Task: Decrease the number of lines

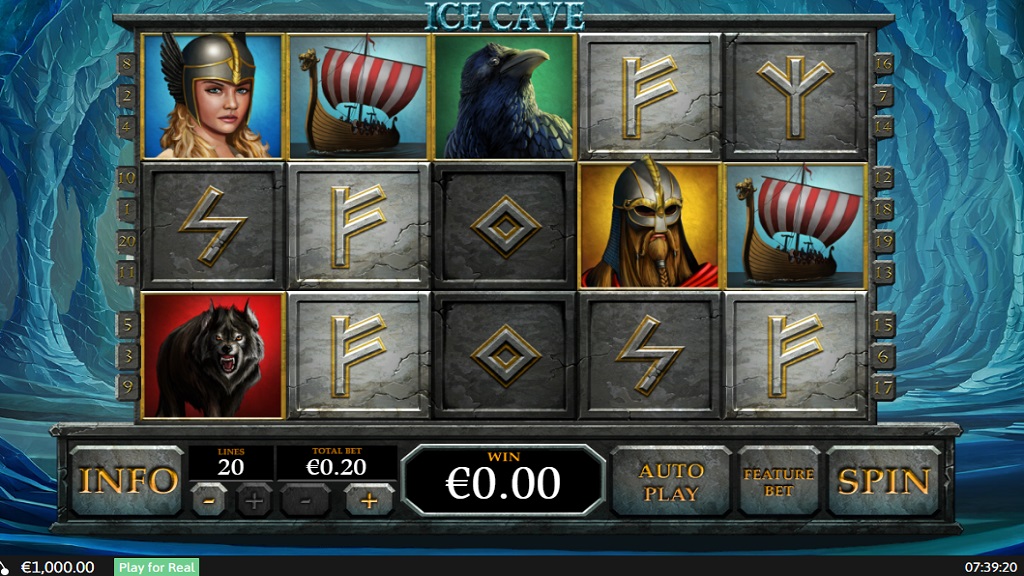Action: [x=206, y=500]
